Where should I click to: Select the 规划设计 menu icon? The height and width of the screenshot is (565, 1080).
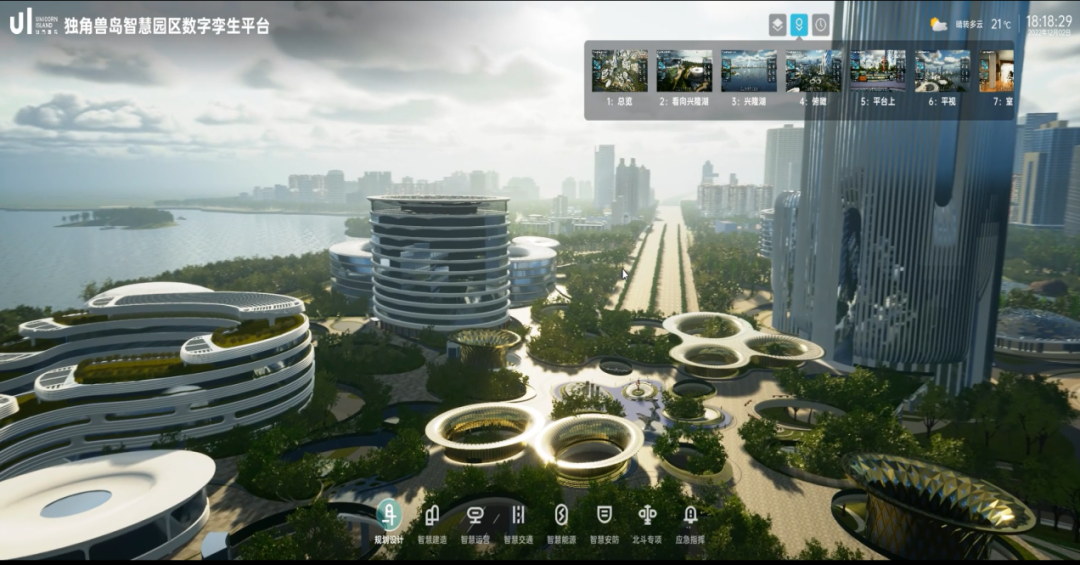coord(389,516)
